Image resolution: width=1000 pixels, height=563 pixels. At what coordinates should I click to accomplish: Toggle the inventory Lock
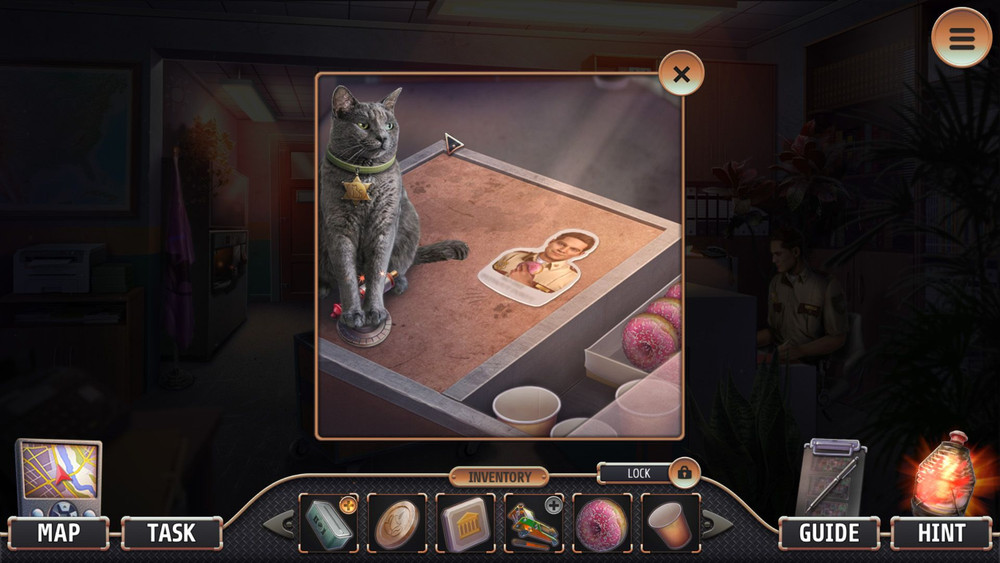coord(684,472)
